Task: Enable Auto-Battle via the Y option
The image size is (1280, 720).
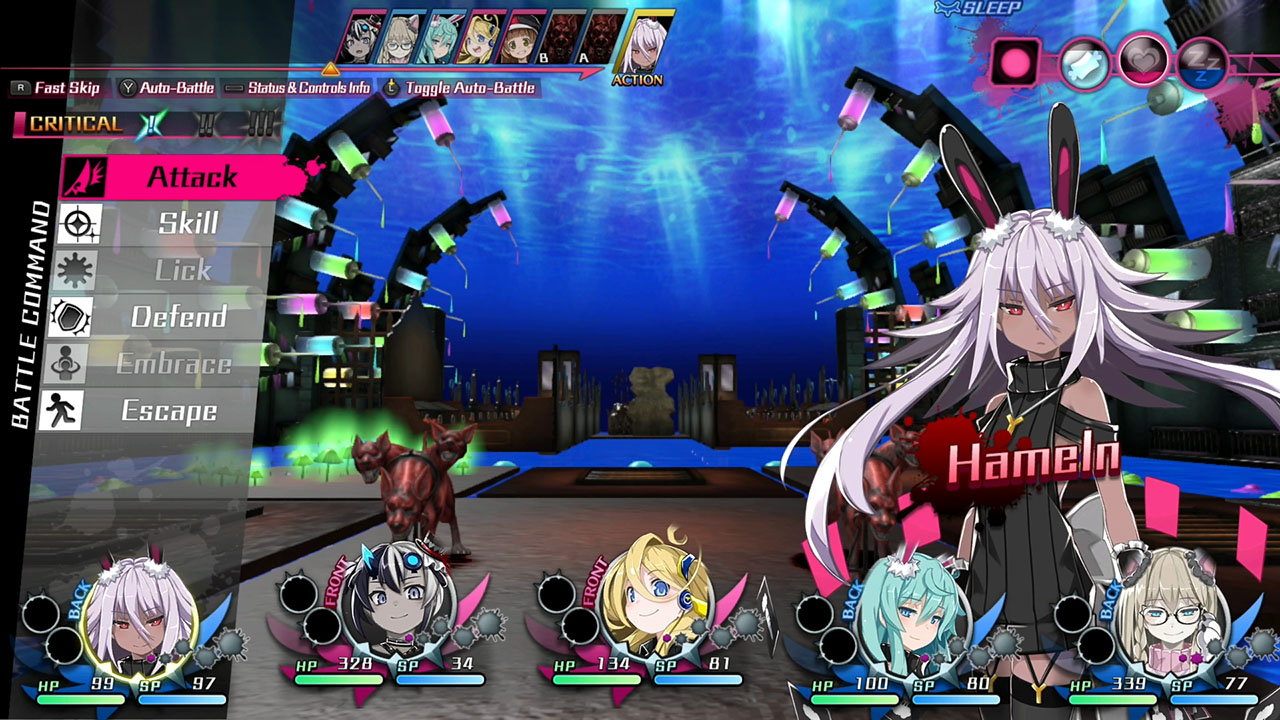Action: coord(175,88)
